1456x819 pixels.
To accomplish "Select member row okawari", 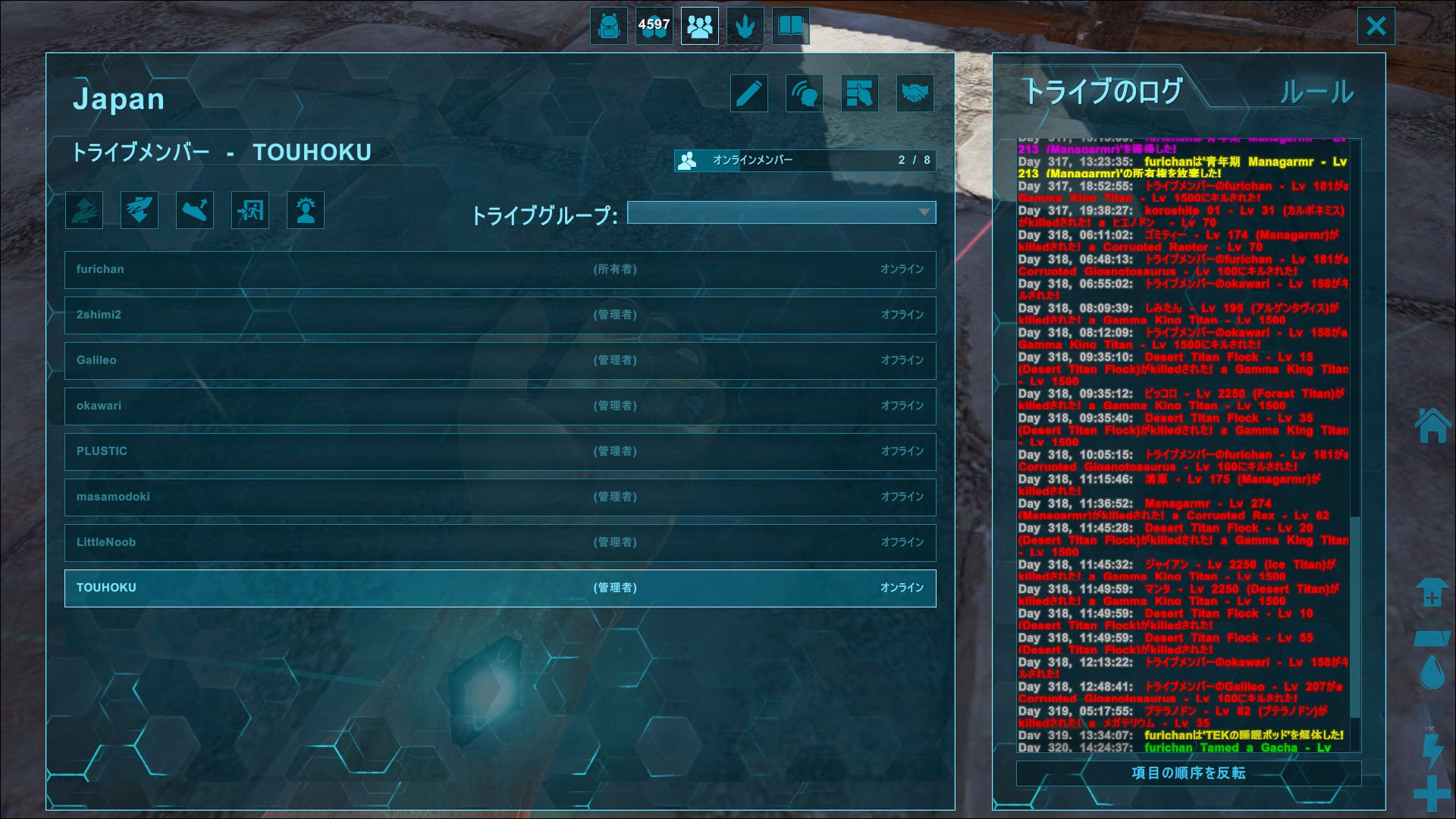I will click(500, 406).
